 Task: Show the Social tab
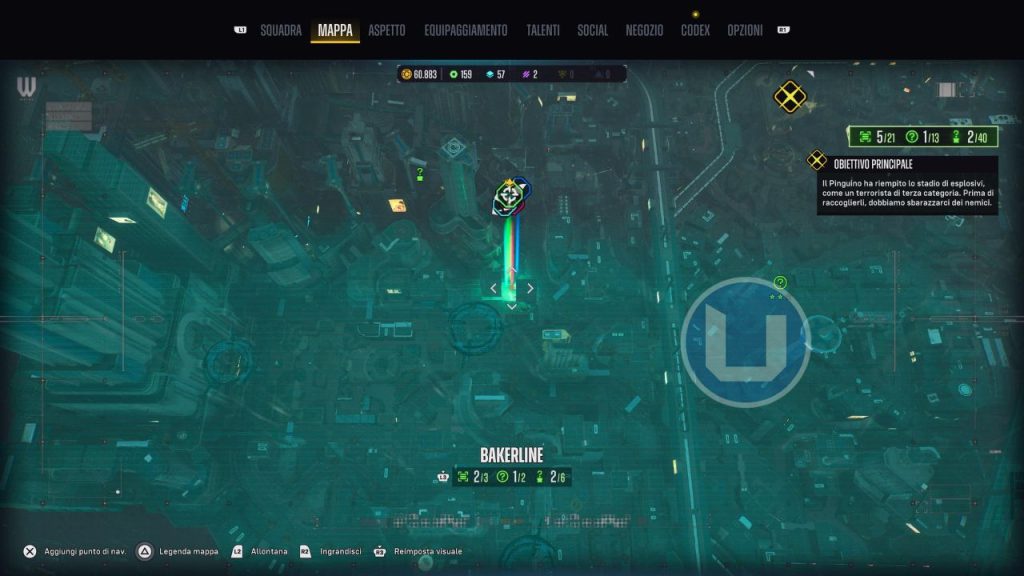click(592, 30)
